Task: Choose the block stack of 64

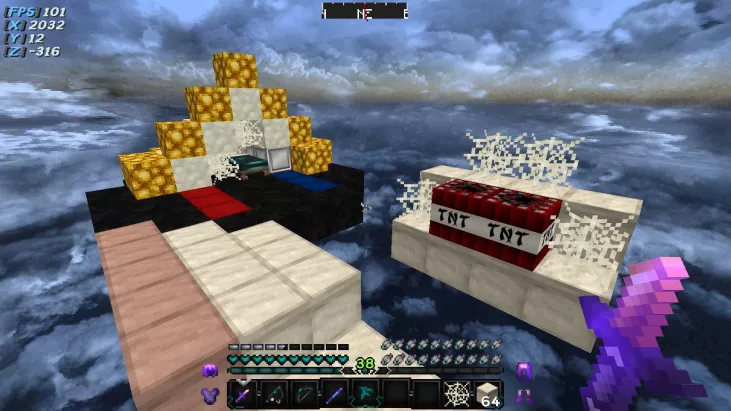Action: point(488,393)
